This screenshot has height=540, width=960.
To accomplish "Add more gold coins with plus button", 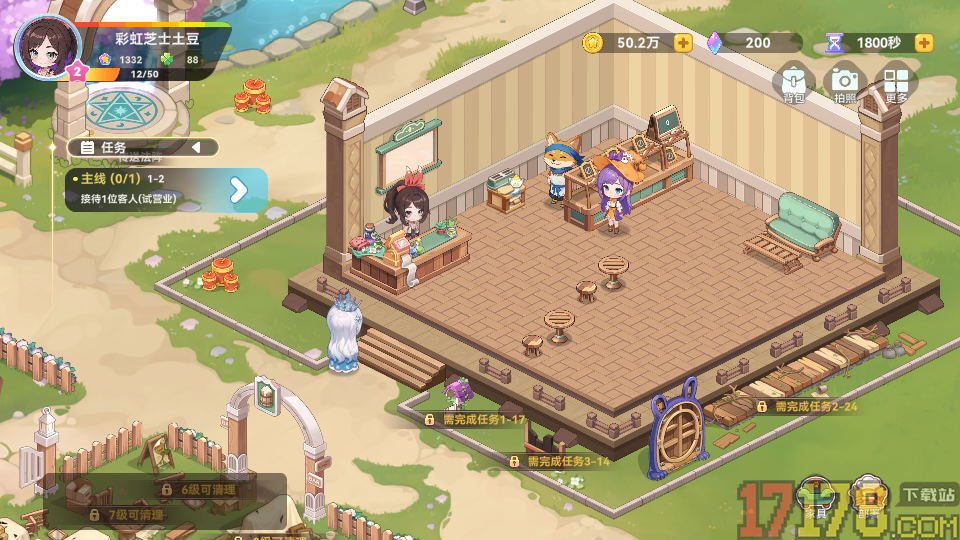I will pyautogui.click(x=683, y=43).
